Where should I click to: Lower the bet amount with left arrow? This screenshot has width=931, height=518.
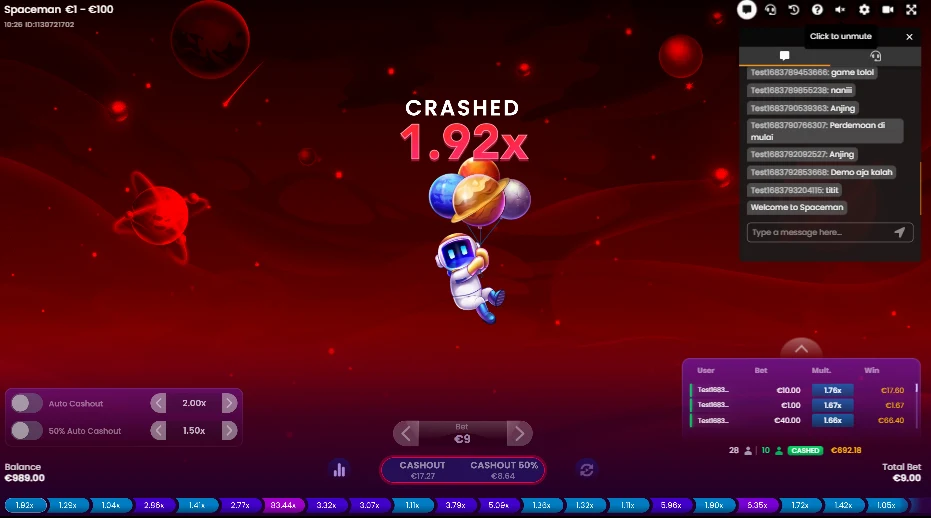click(406, 434)
